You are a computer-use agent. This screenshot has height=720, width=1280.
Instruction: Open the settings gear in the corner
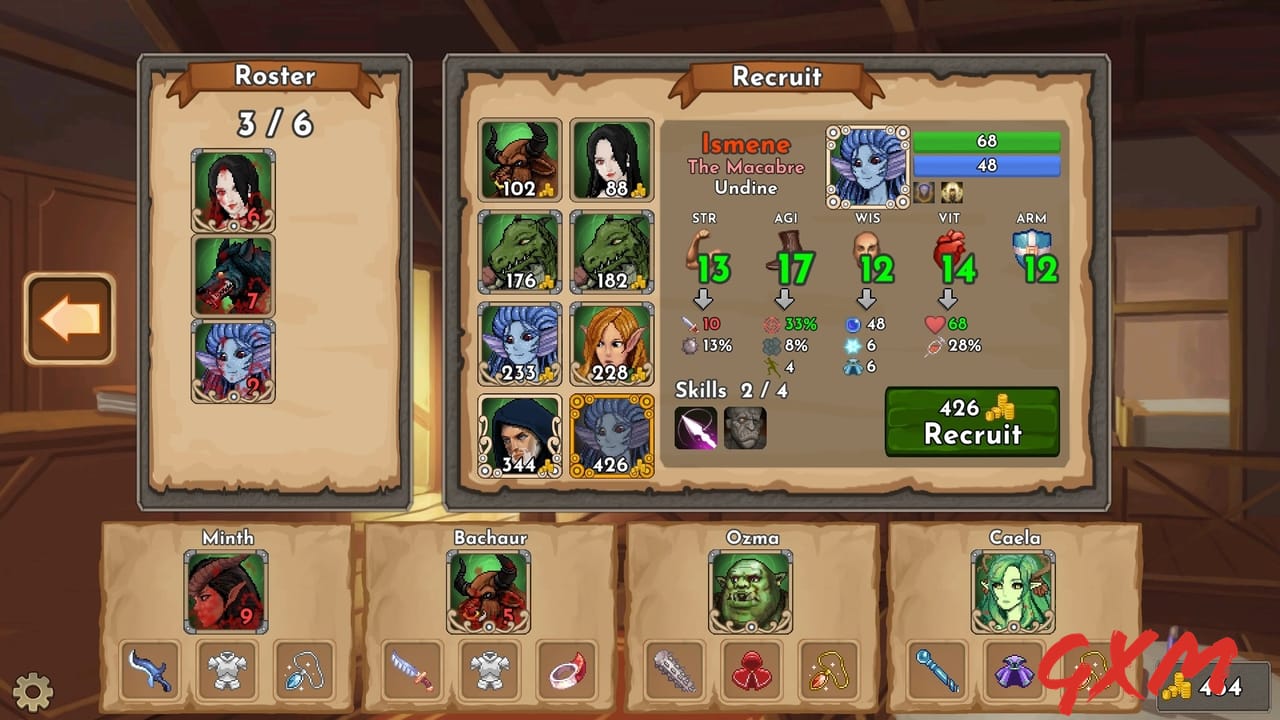pos(35,690)
